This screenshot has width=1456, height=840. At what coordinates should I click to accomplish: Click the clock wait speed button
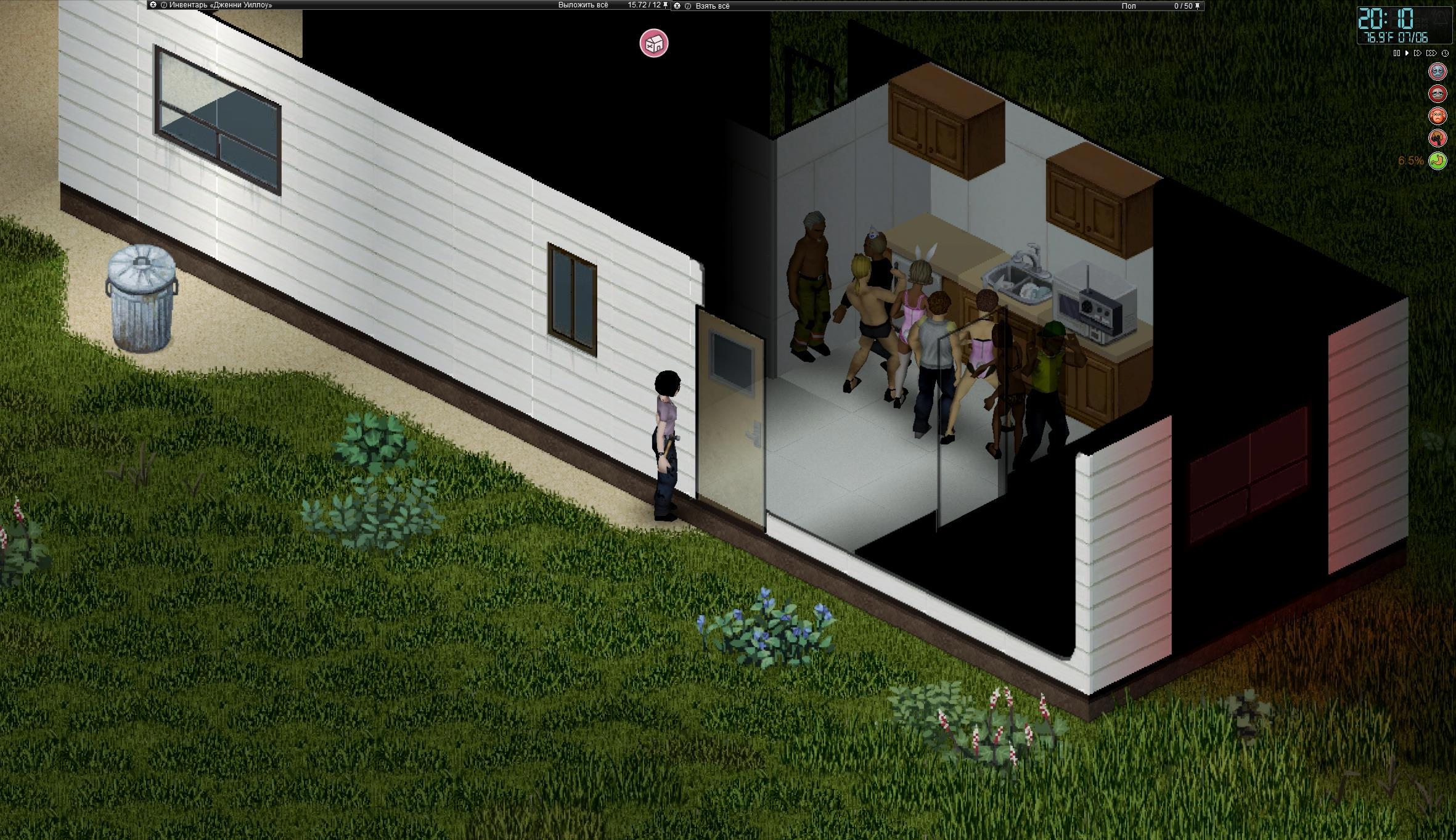coord(1445,54)
